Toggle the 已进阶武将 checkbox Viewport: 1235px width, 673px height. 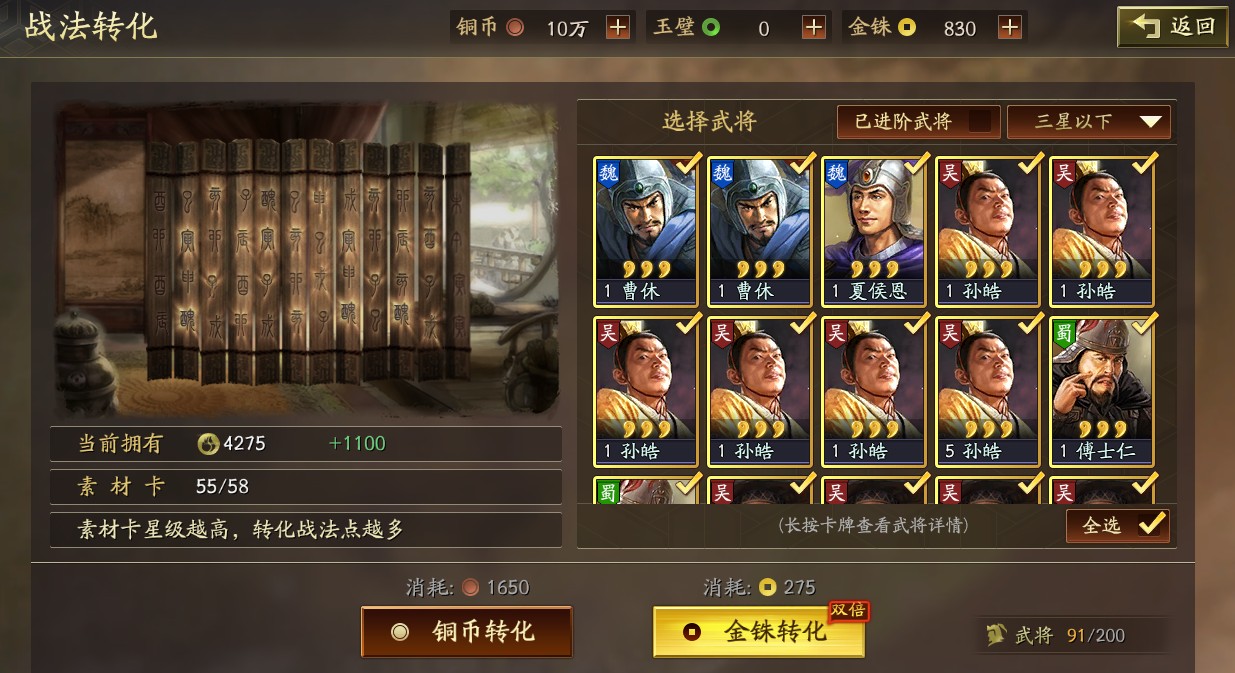click(x=981, y=122)
